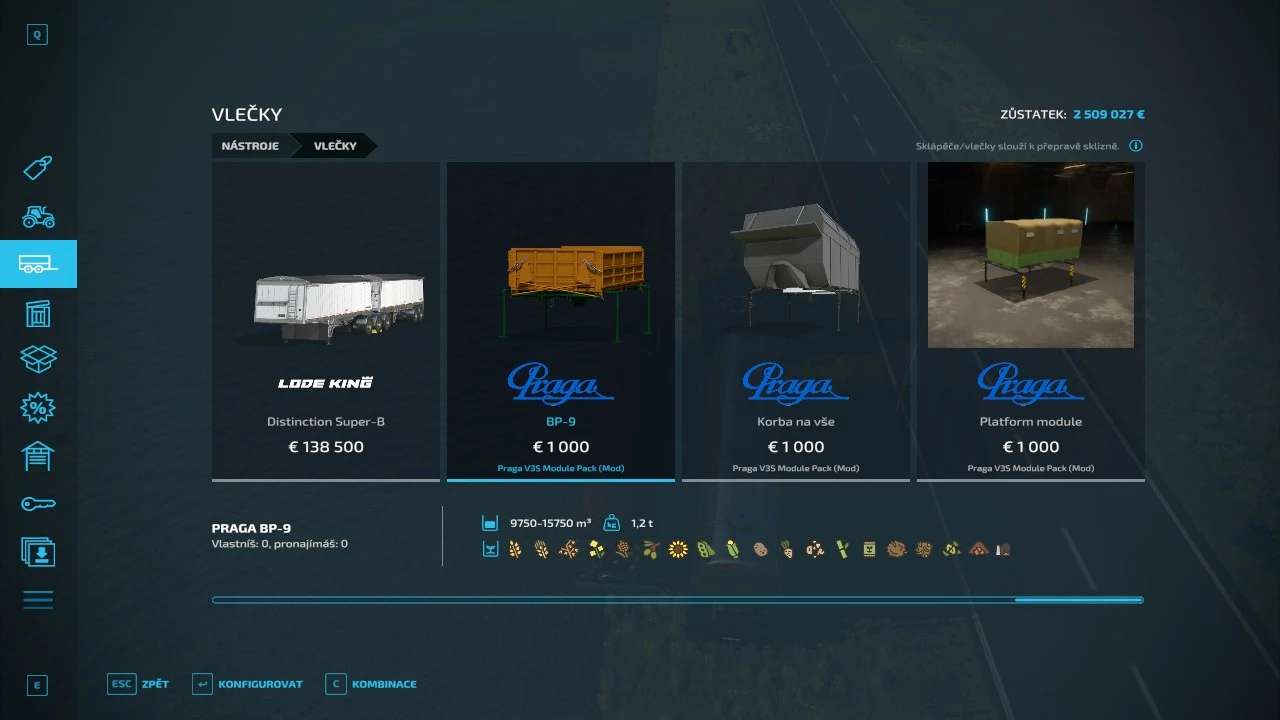
Task: Go back to the NÁSTROJE breadcrumb
Action: [x=250, y=146]
